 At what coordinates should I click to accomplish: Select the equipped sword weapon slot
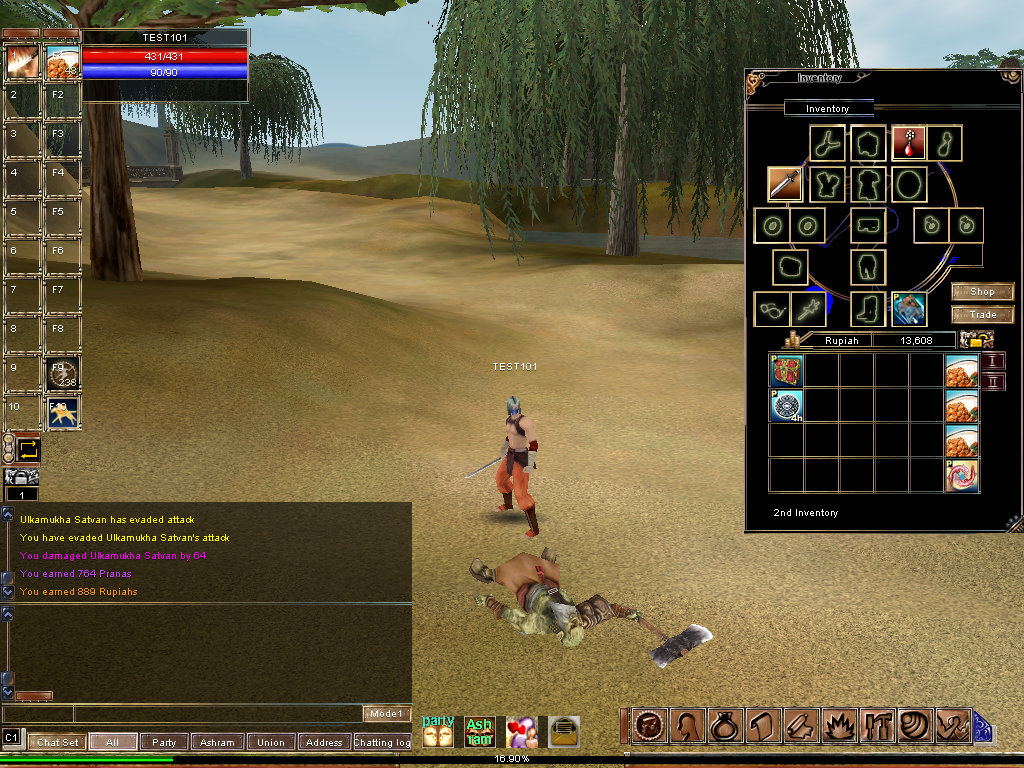click(785, 183)
